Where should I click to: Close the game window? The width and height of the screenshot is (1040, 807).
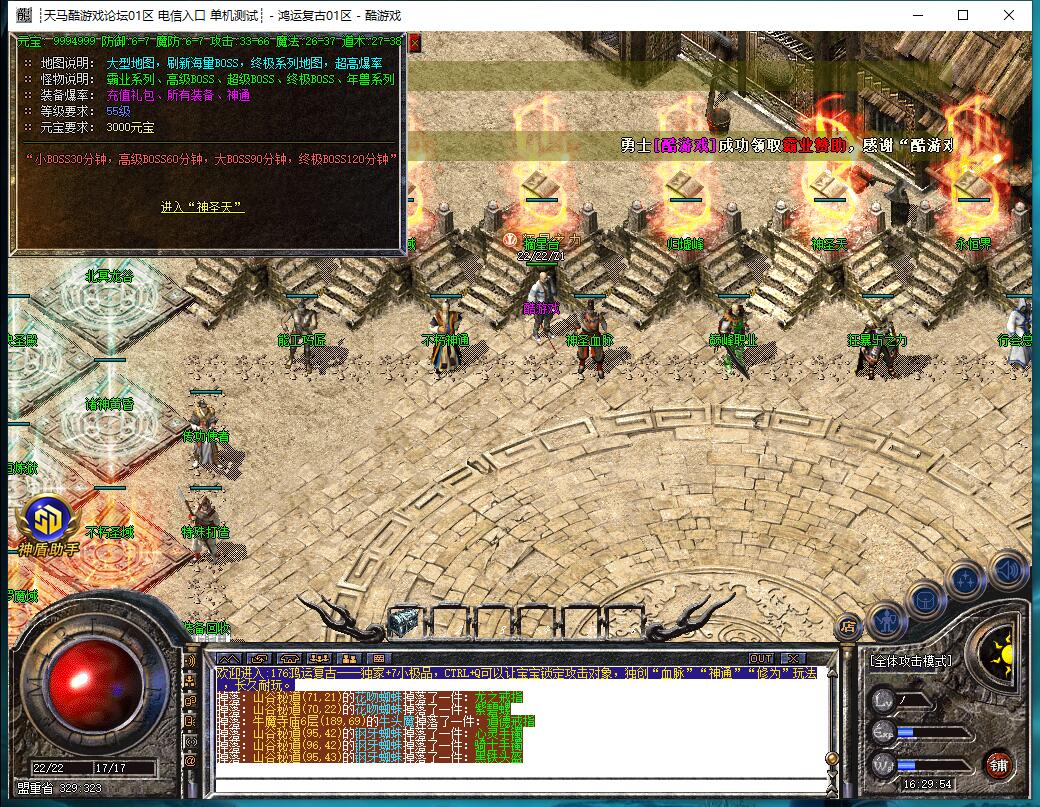(x=1011, y=15)
